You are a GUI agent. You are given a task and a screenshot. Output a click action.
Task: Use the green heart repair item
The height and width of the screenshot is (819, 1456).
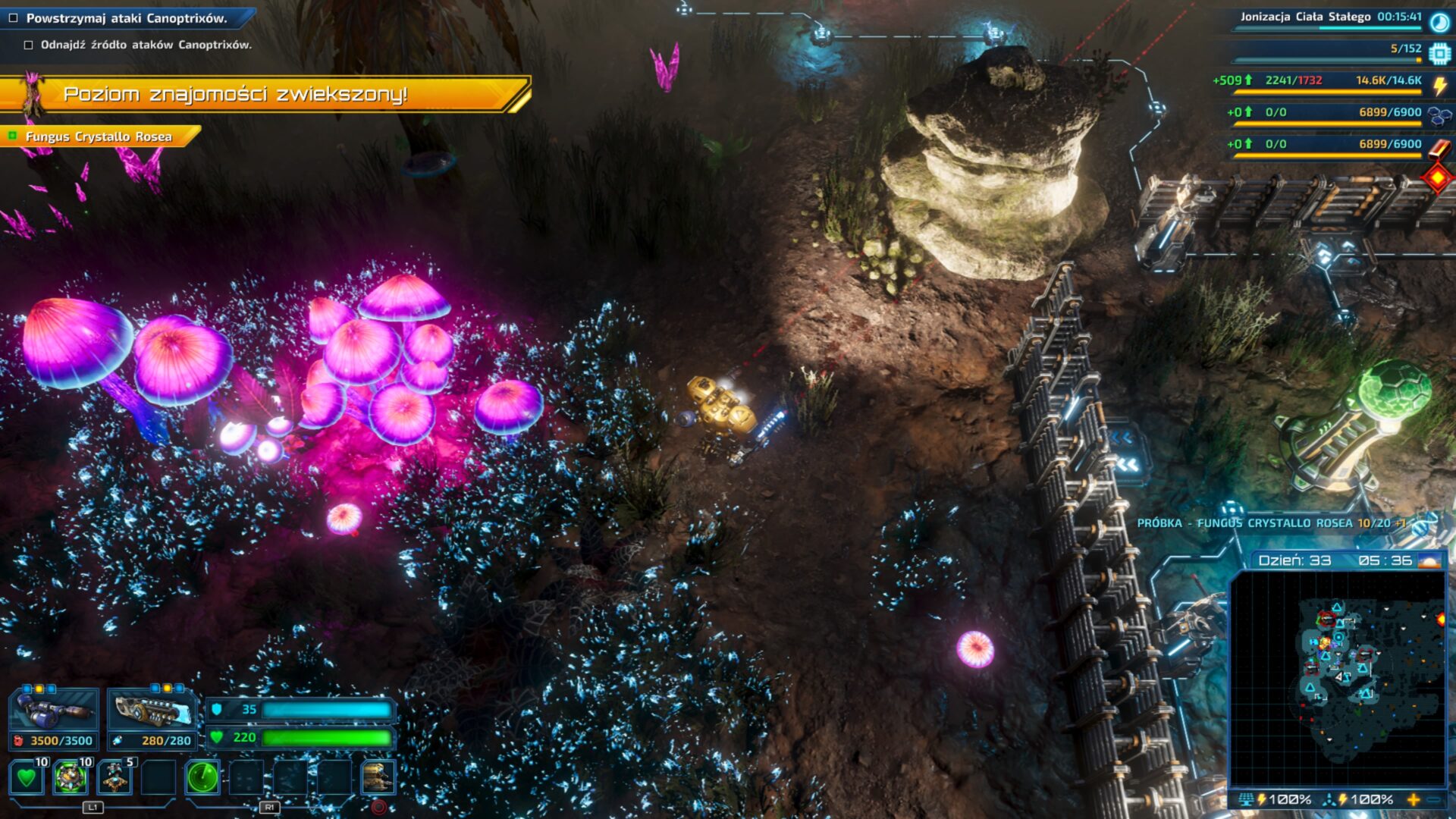27,777
